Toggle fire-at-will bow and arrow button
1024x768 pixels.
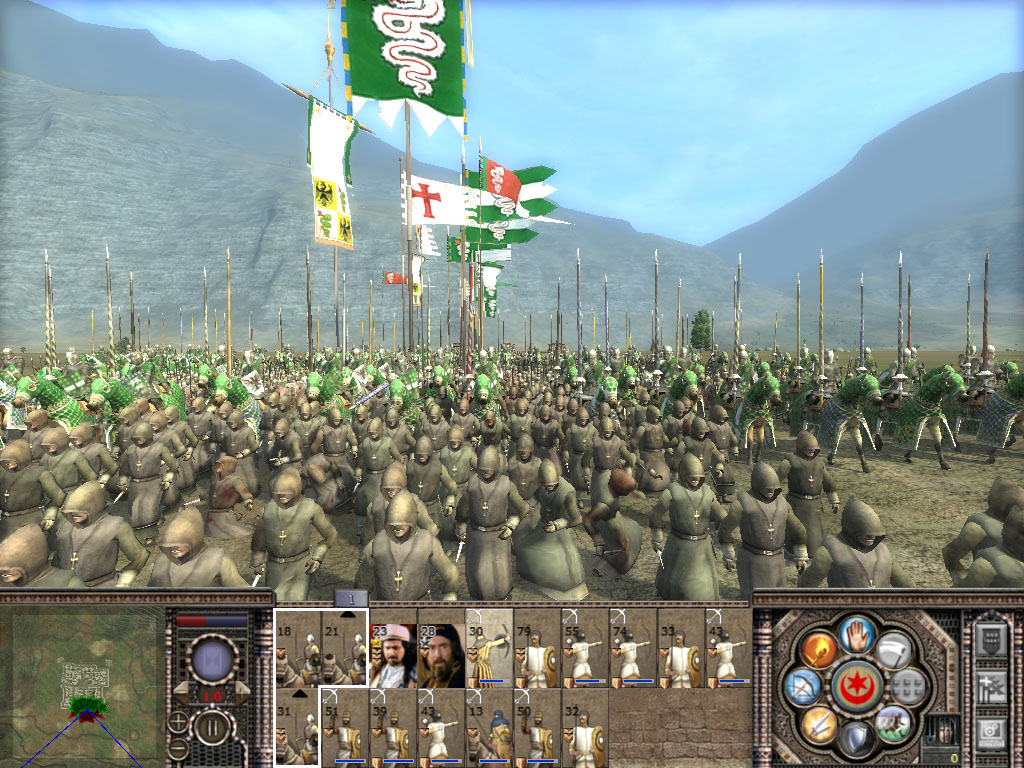point(801,686)
